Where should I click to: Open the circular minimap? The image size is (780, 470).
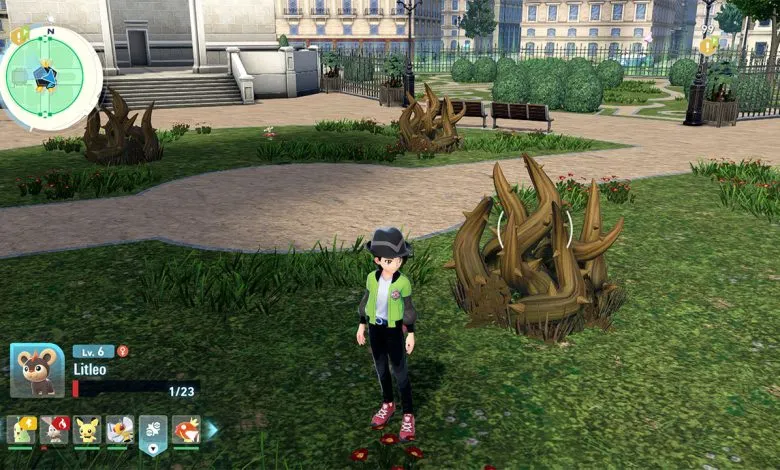coord(50,76)
